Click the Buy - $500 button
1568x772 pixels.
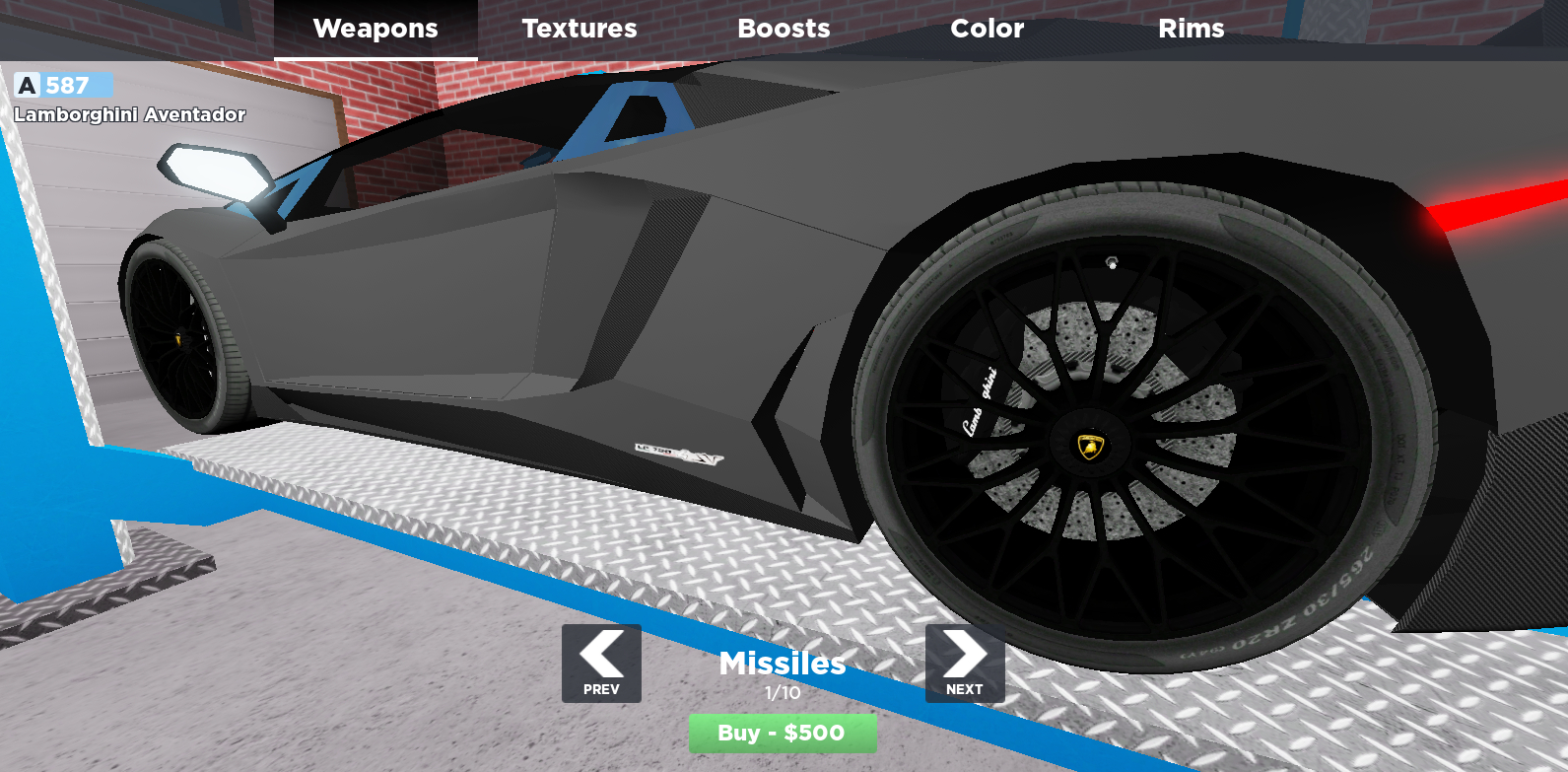pyautogui.click(x=783, y=733)
